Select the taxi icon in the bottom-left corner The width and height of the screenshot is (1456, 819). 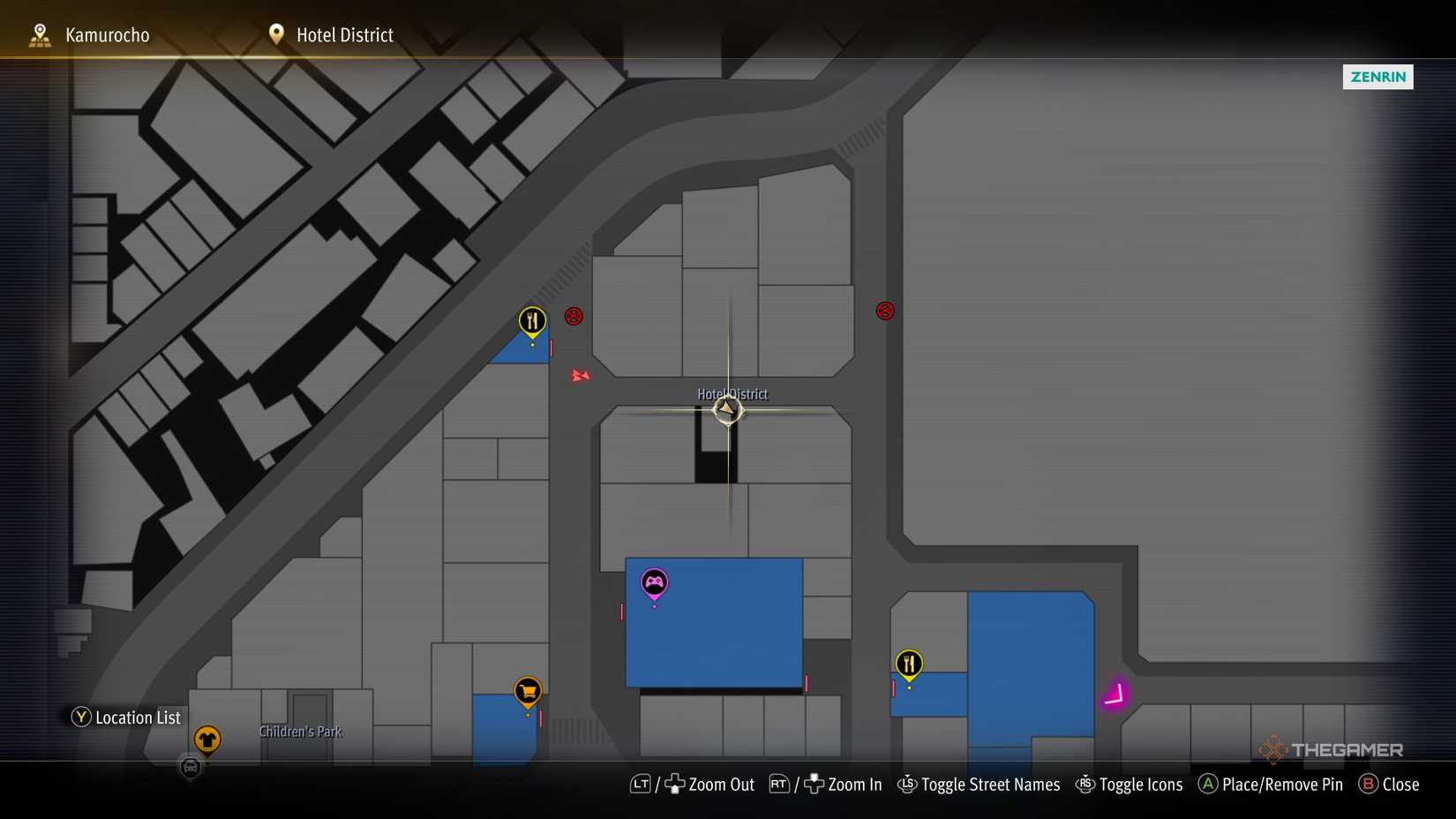pyautogui.click(x=189, y=769)
